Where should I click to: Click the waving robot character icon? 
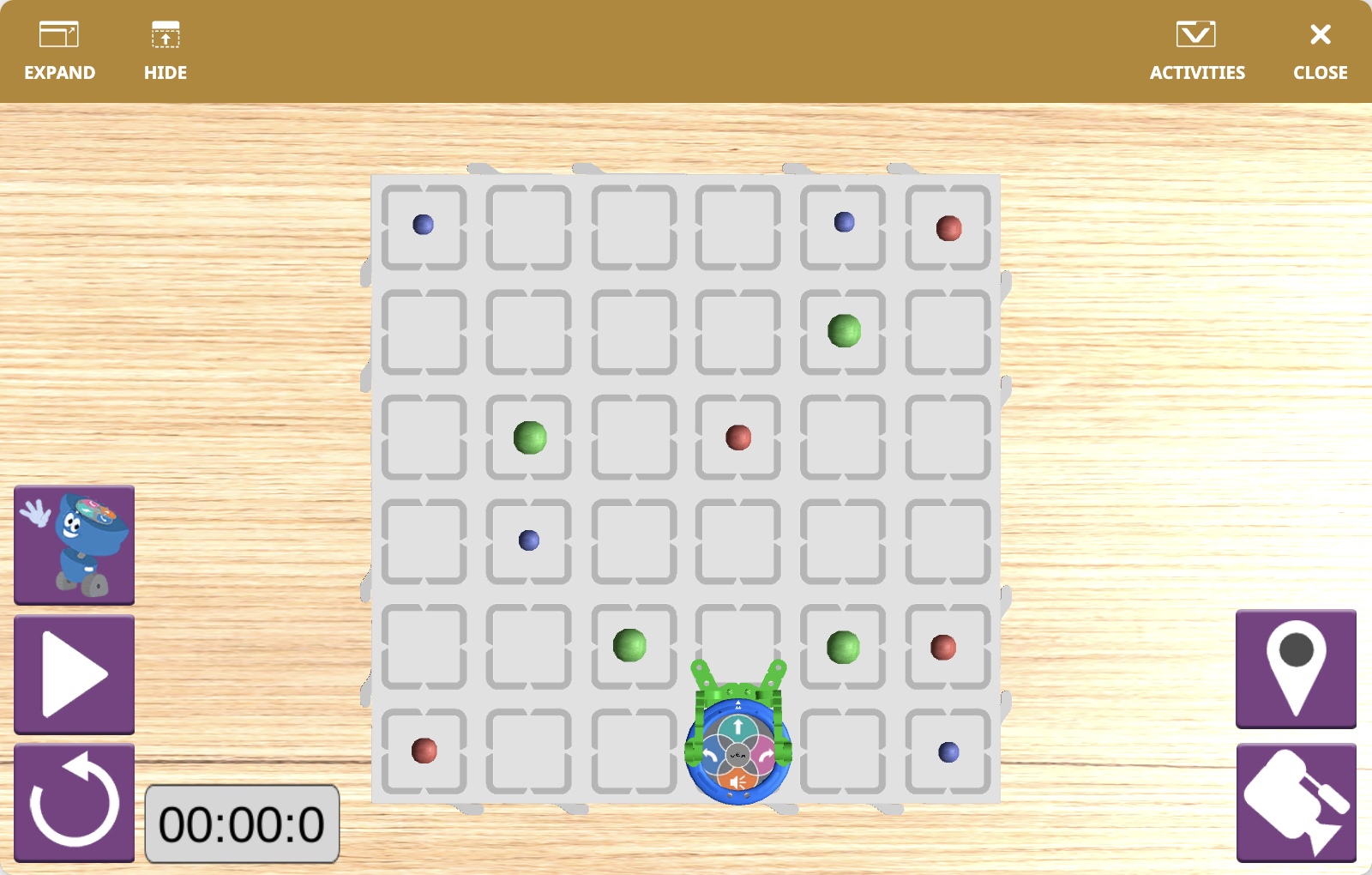pos(74,545)
